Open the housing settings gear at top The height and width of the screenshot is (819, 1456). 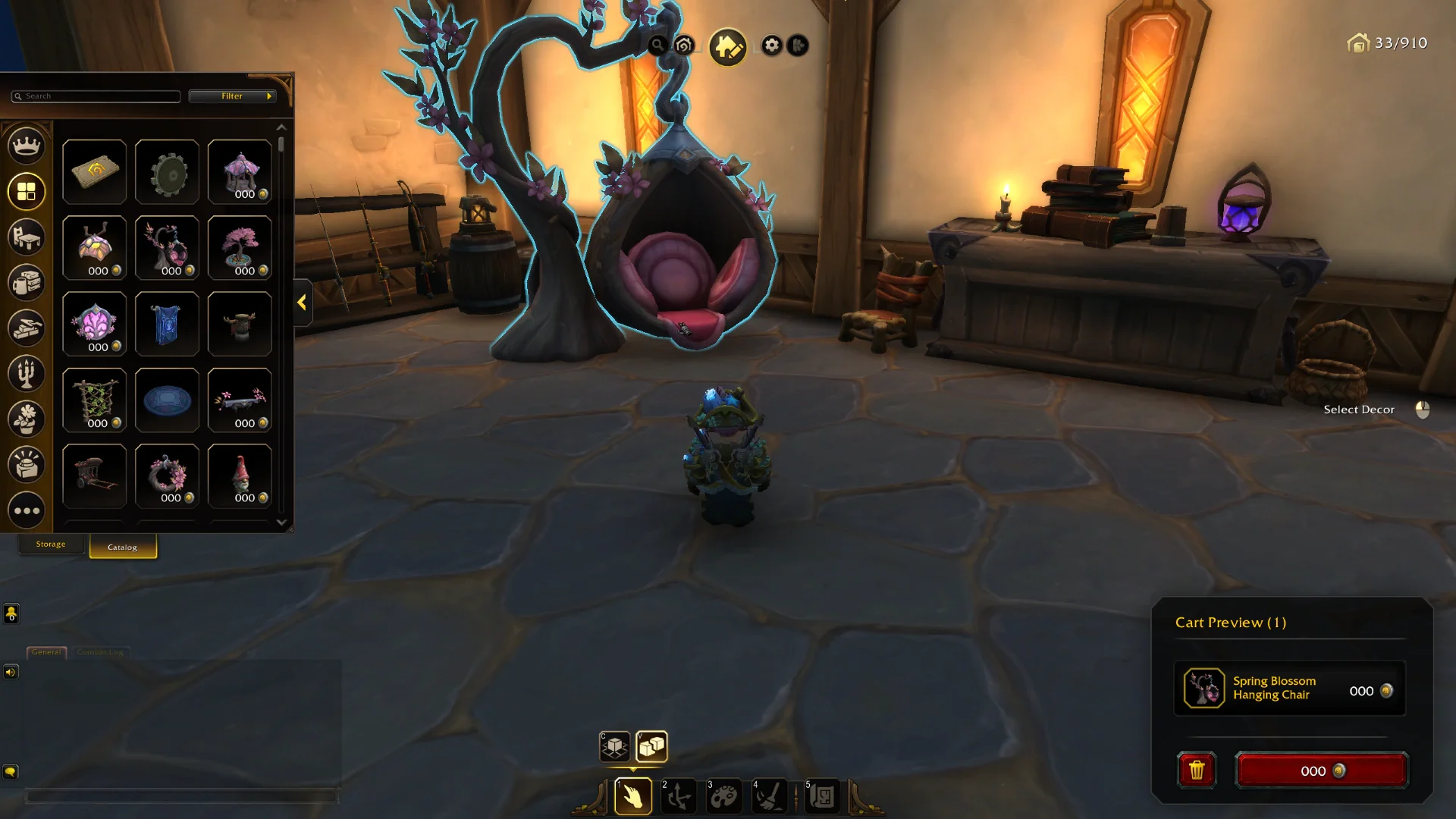click(771, 45)
